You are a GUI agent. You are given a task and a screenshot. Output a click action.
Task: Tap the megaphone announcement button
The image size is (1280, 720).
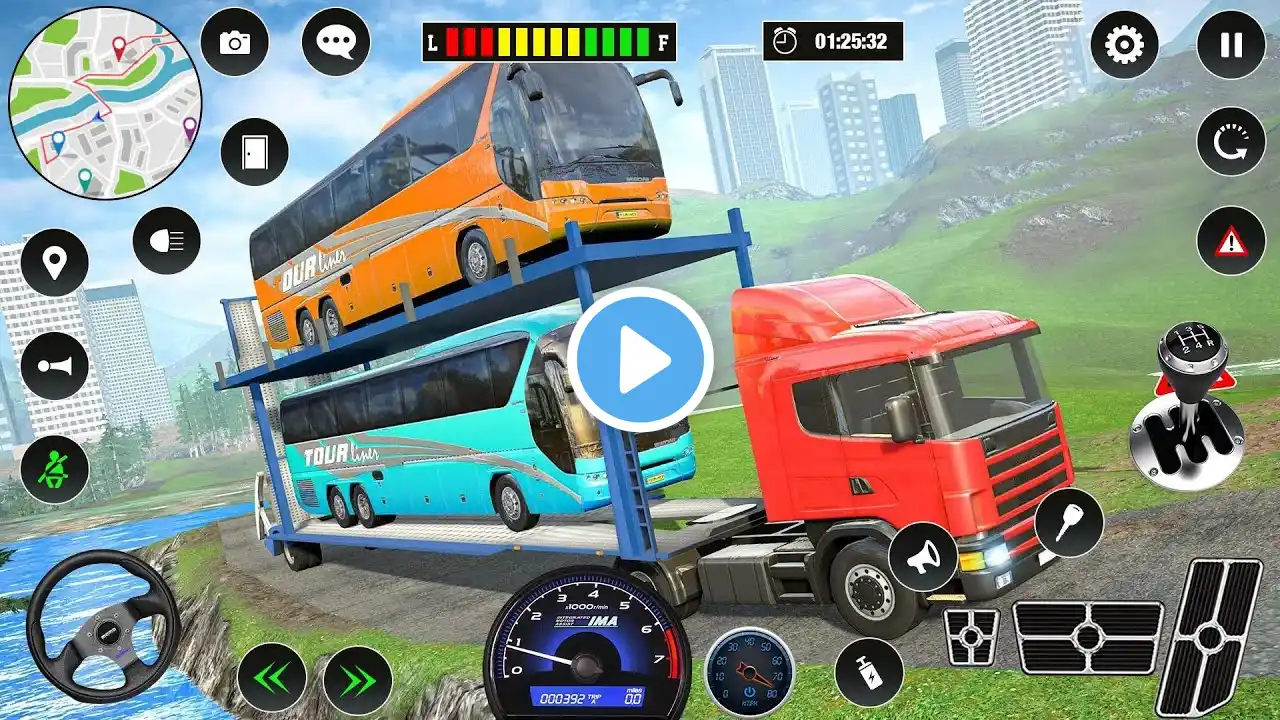[922, 556]
